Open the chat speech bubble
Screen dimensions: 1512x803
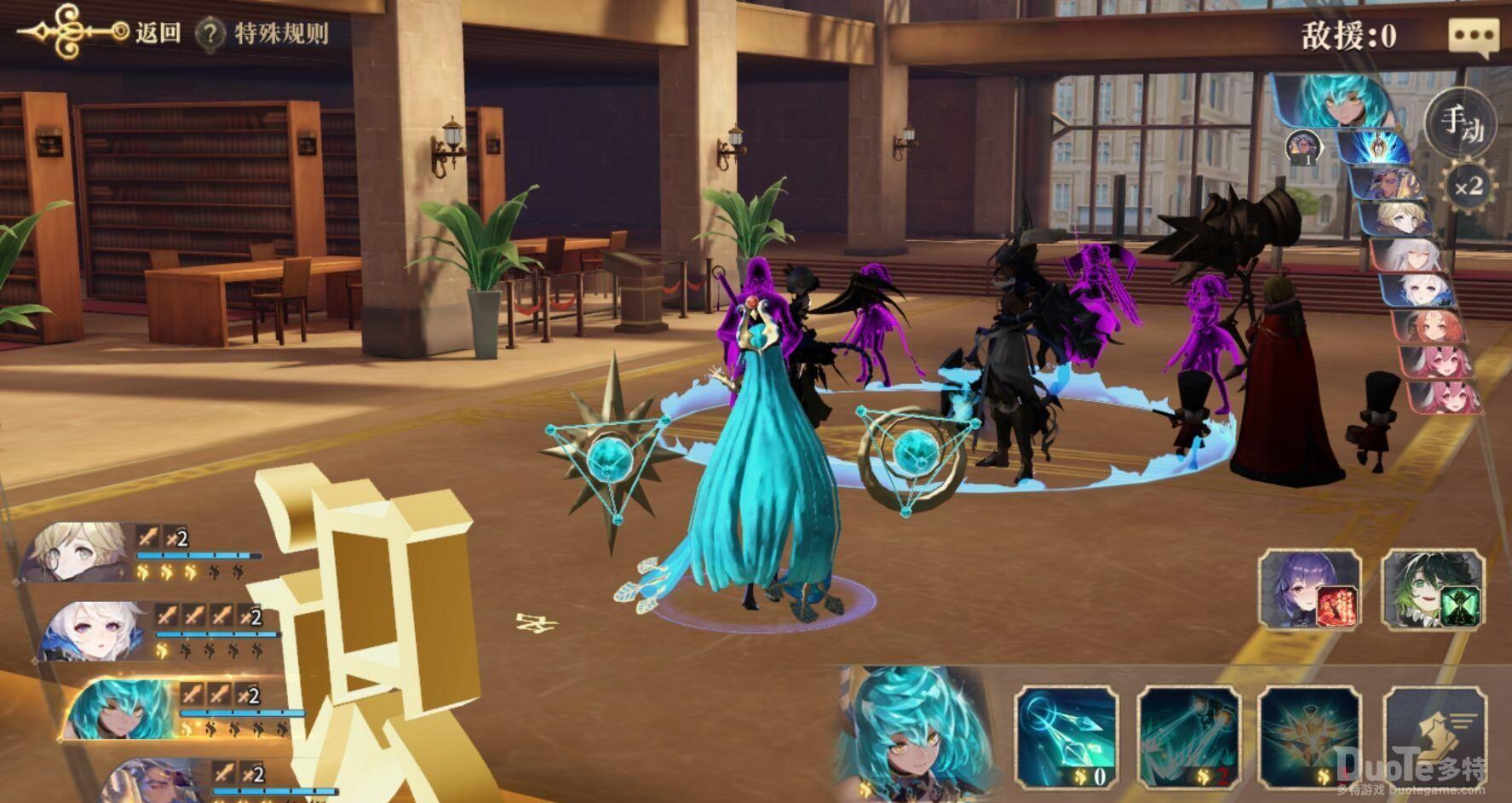tap(1473, 37)
